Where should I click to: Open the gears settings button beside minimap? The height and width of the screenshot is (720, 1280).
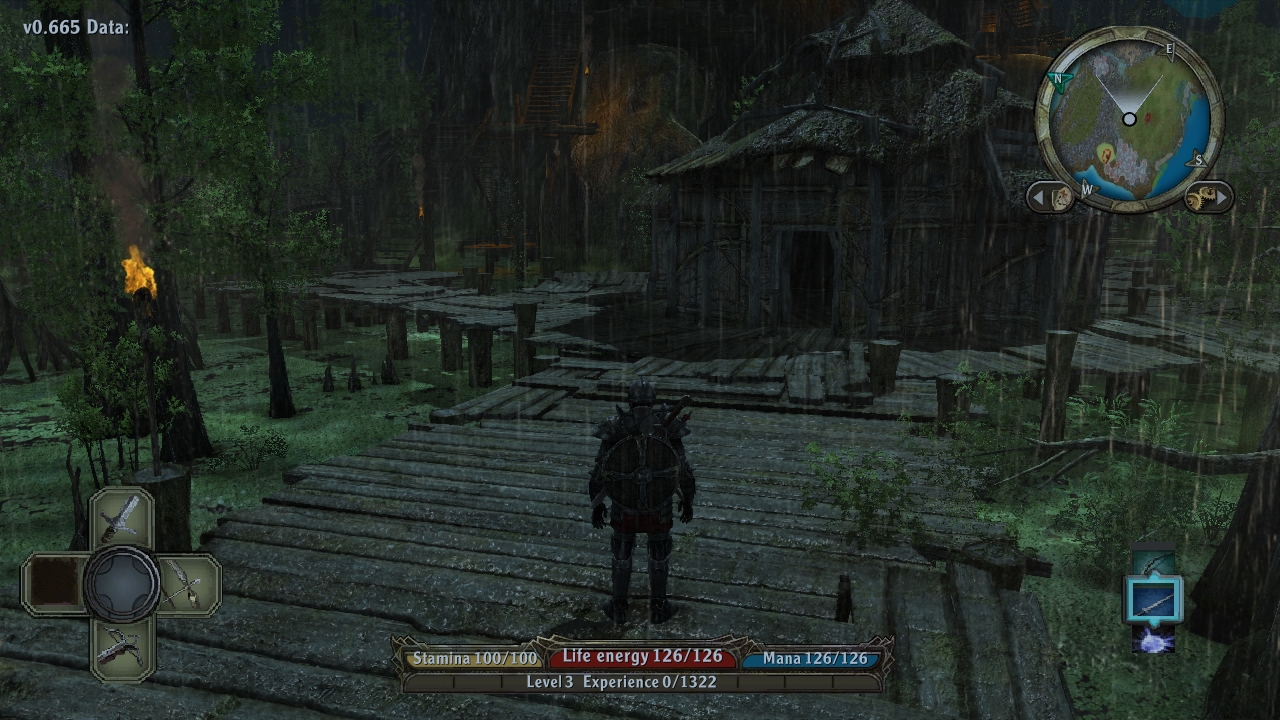1198,197
